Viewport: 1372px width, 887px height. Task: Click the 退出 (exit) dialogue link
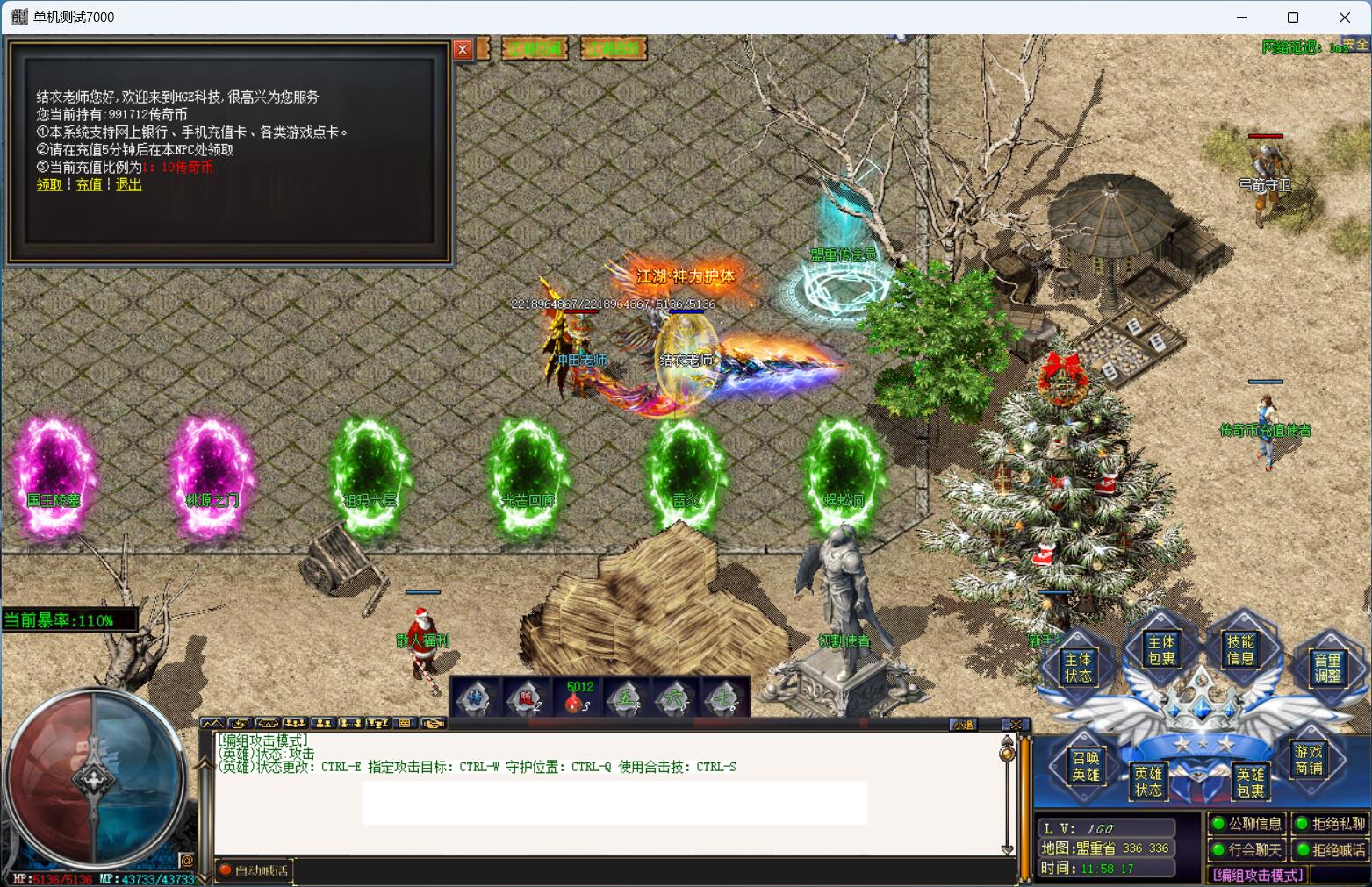(128, 184)
